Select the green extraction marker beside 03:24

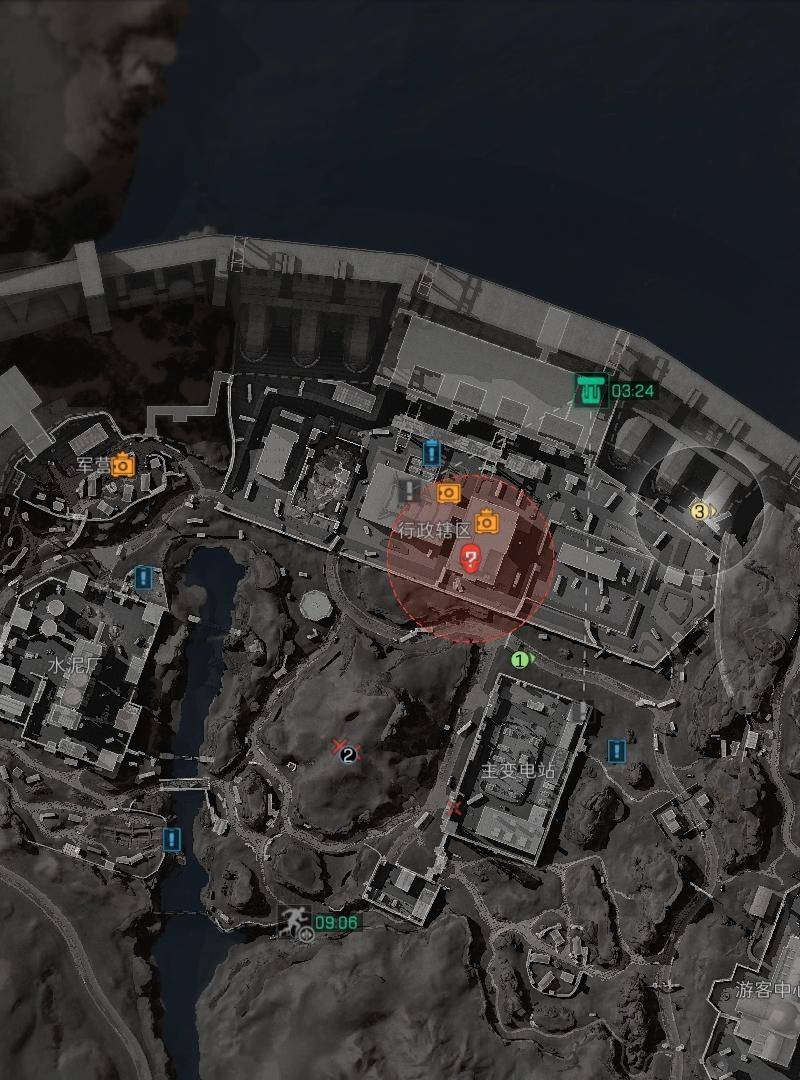(591, 390)
